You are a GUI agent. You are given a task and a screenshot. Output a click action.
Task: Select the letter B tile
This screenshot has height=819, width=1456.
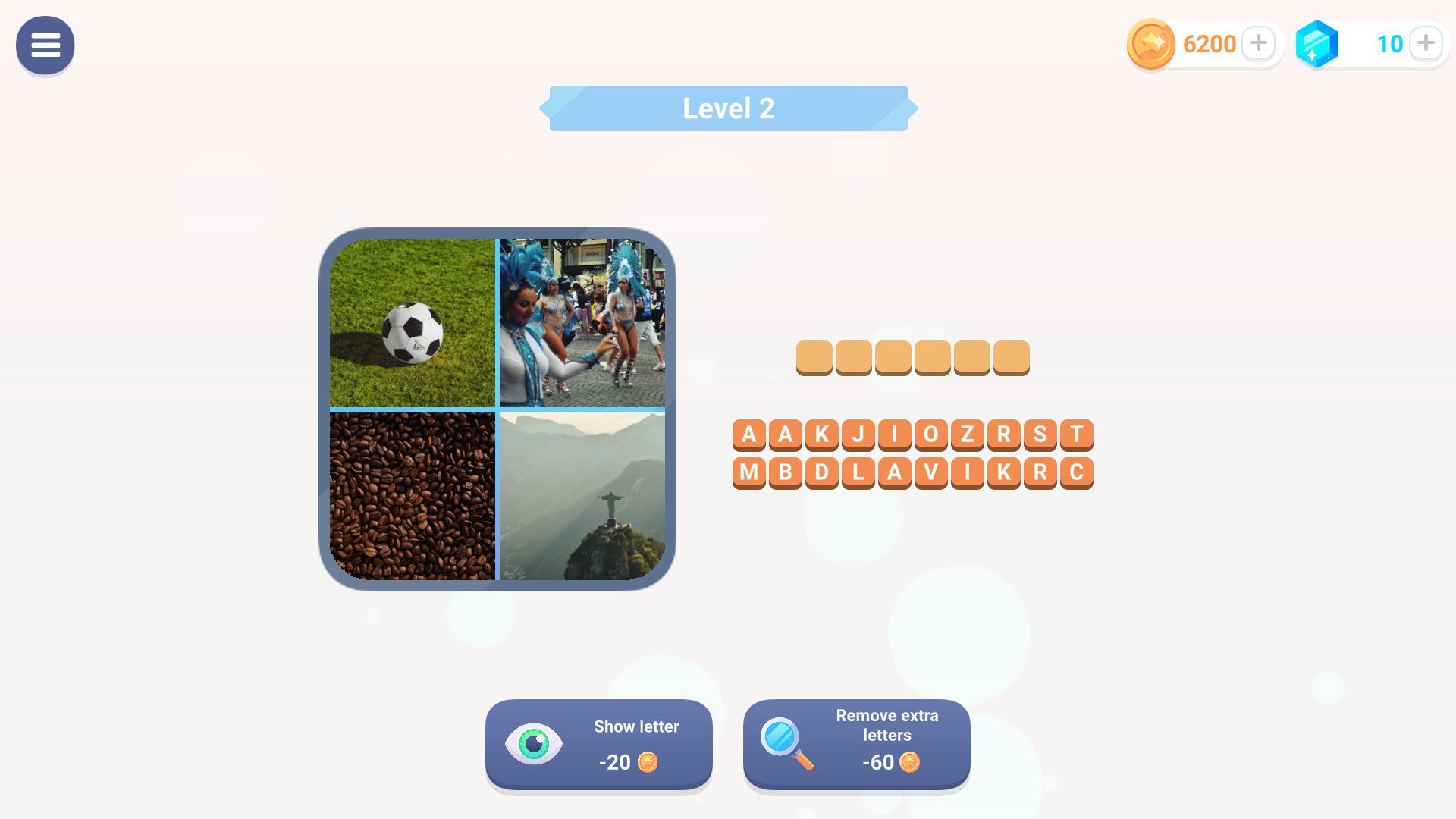tap(786, 472)
